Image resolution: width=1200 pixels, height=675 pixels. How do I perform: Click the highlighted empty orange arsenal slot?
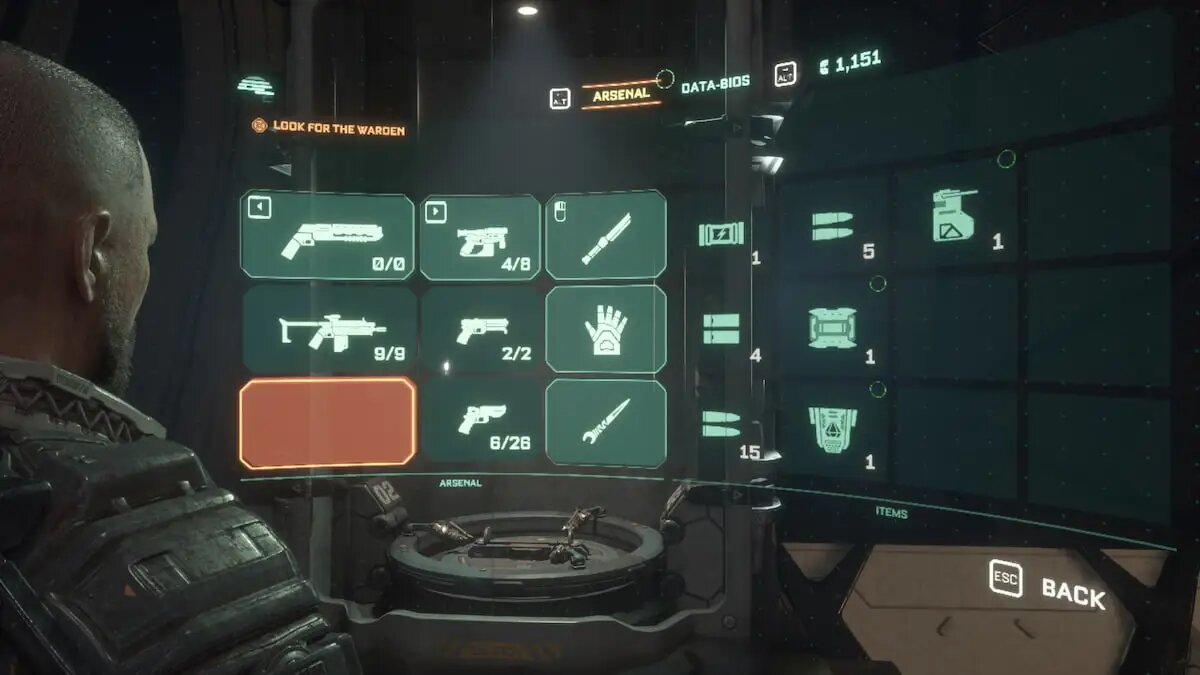coord(327,422)
